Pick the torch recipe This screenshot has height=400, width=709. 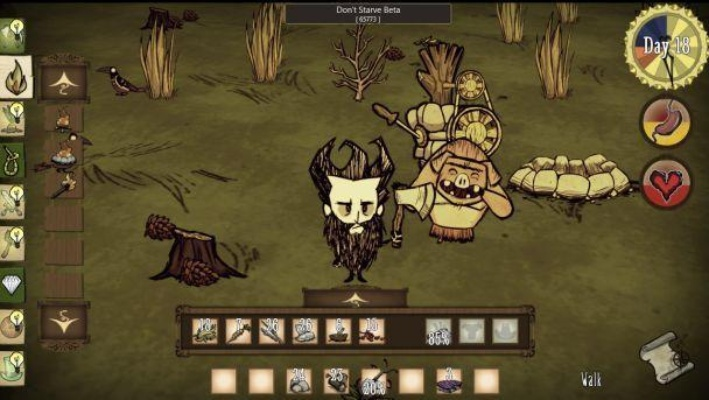(64, 183)
